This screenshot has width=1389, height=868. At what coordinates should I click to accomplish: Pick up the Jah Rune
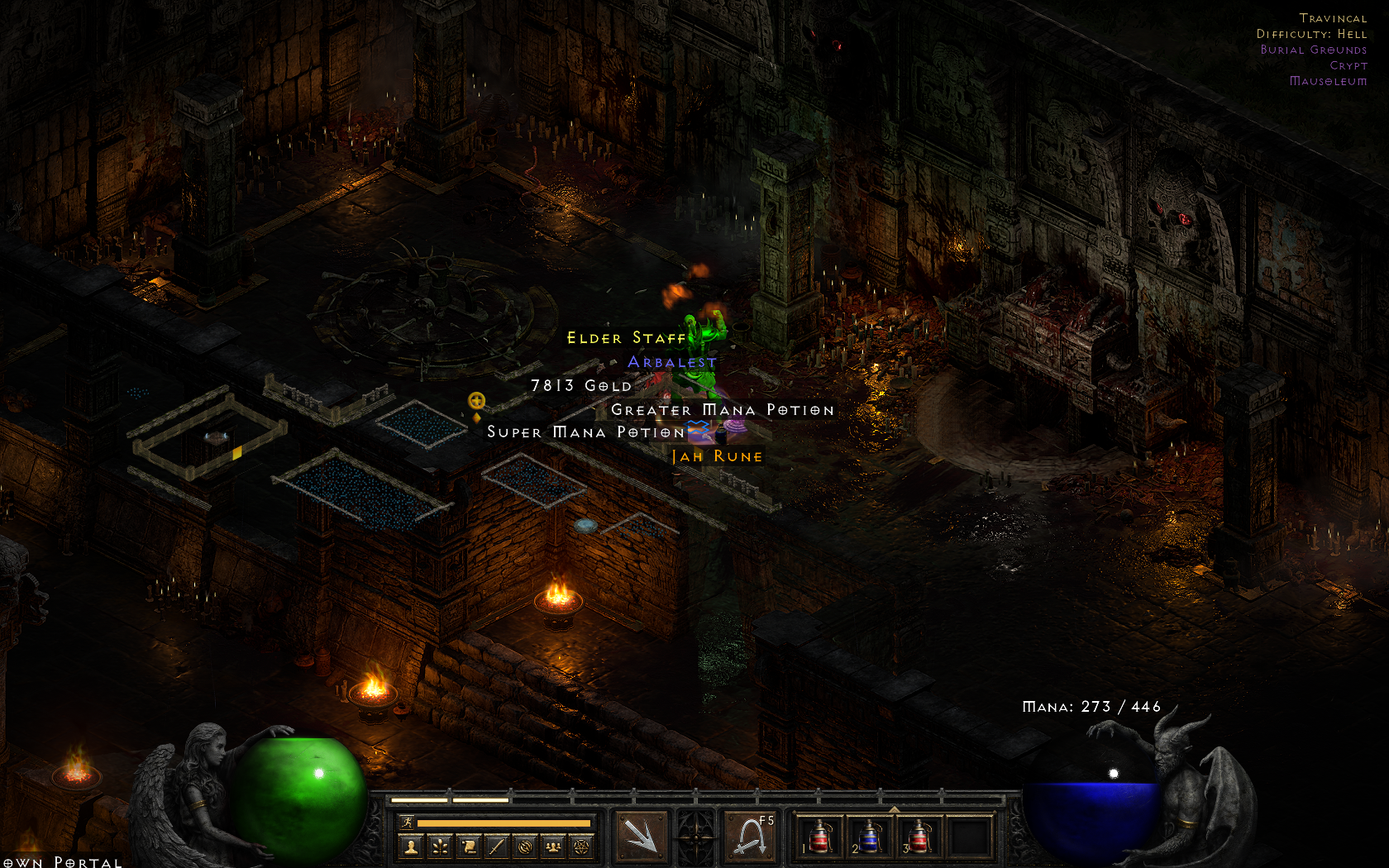(x=718, y=455)
